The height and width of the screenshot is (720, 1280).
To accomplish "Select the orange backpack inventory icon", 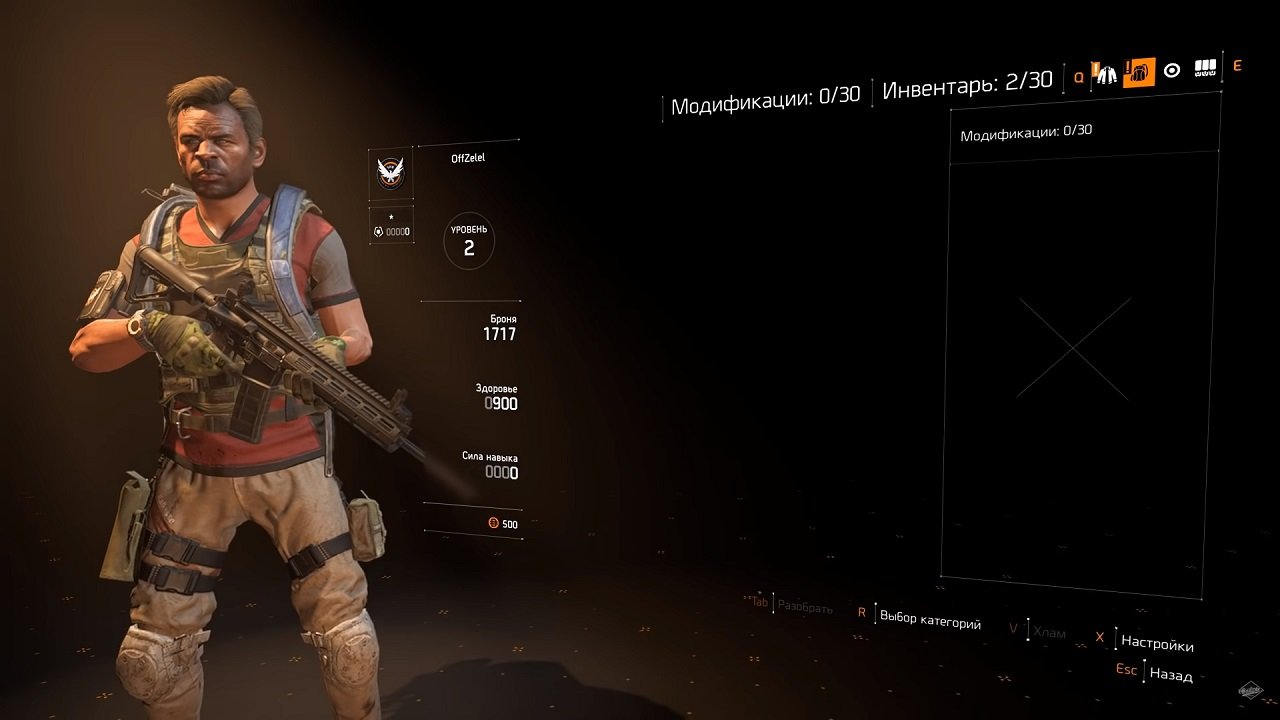I will tap(1139, 72).
